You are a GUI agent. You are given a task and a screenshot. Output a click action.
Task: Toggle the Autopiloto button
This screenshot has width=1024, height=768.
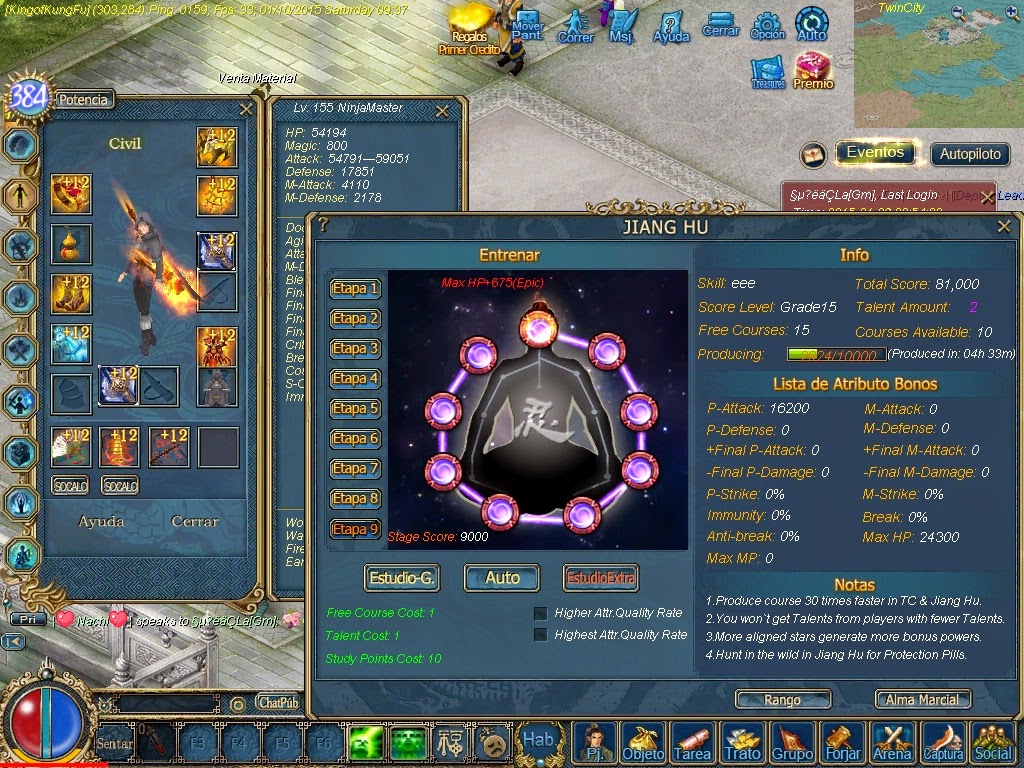[970, 155]
